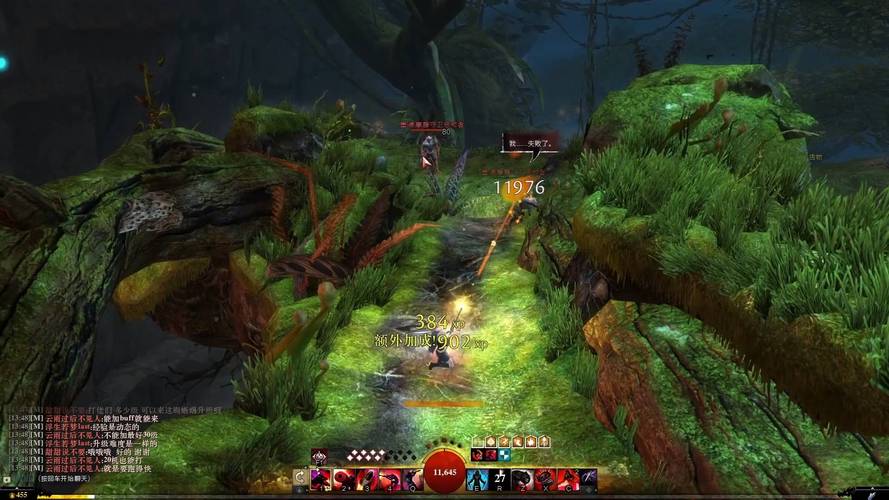Trigger the weapon skill labeled 3
The image size is (889, 500).
click(x=365, y=479)
